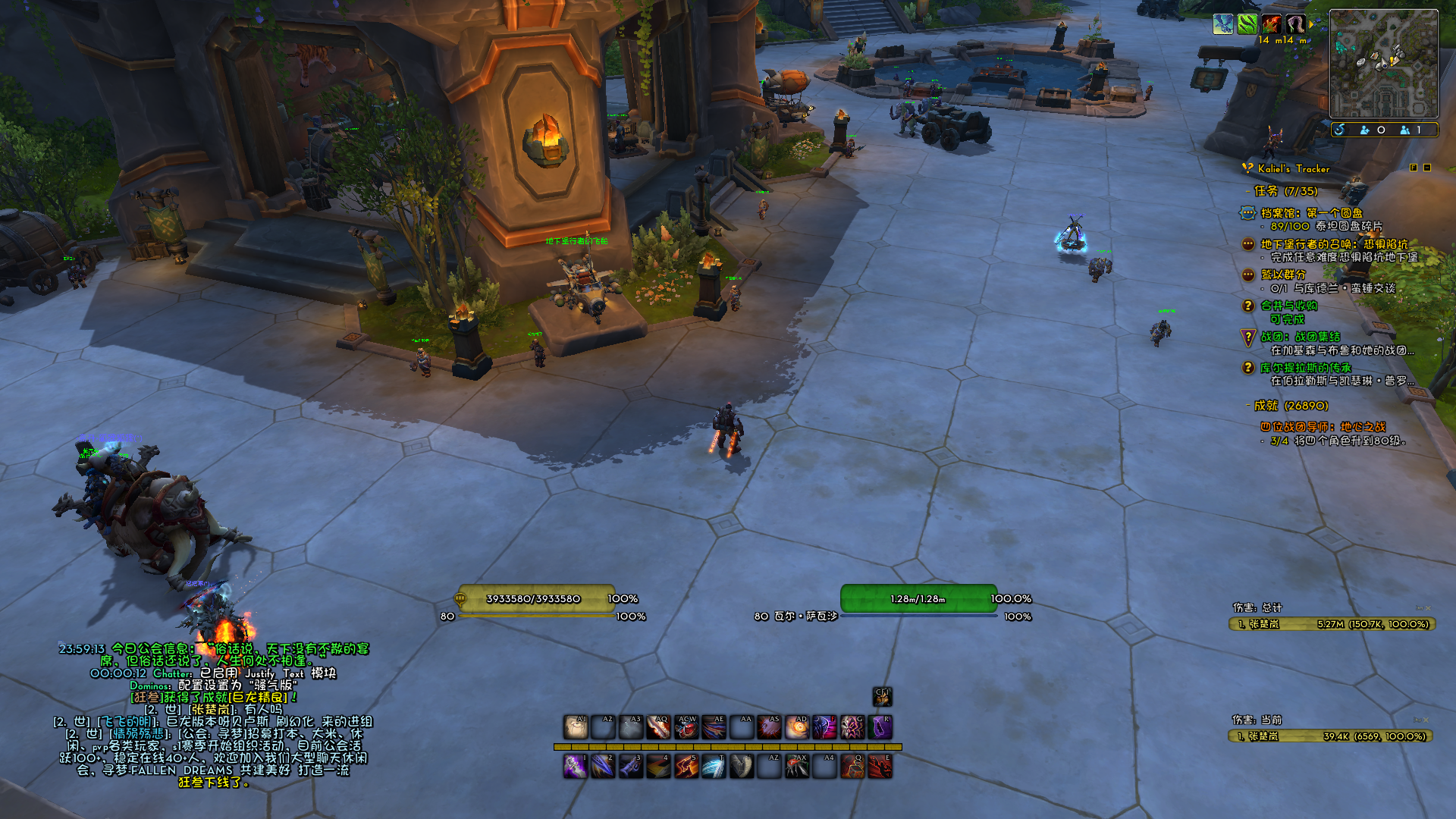Select the green claw-marks buff icon

(x=1247, y=24)
